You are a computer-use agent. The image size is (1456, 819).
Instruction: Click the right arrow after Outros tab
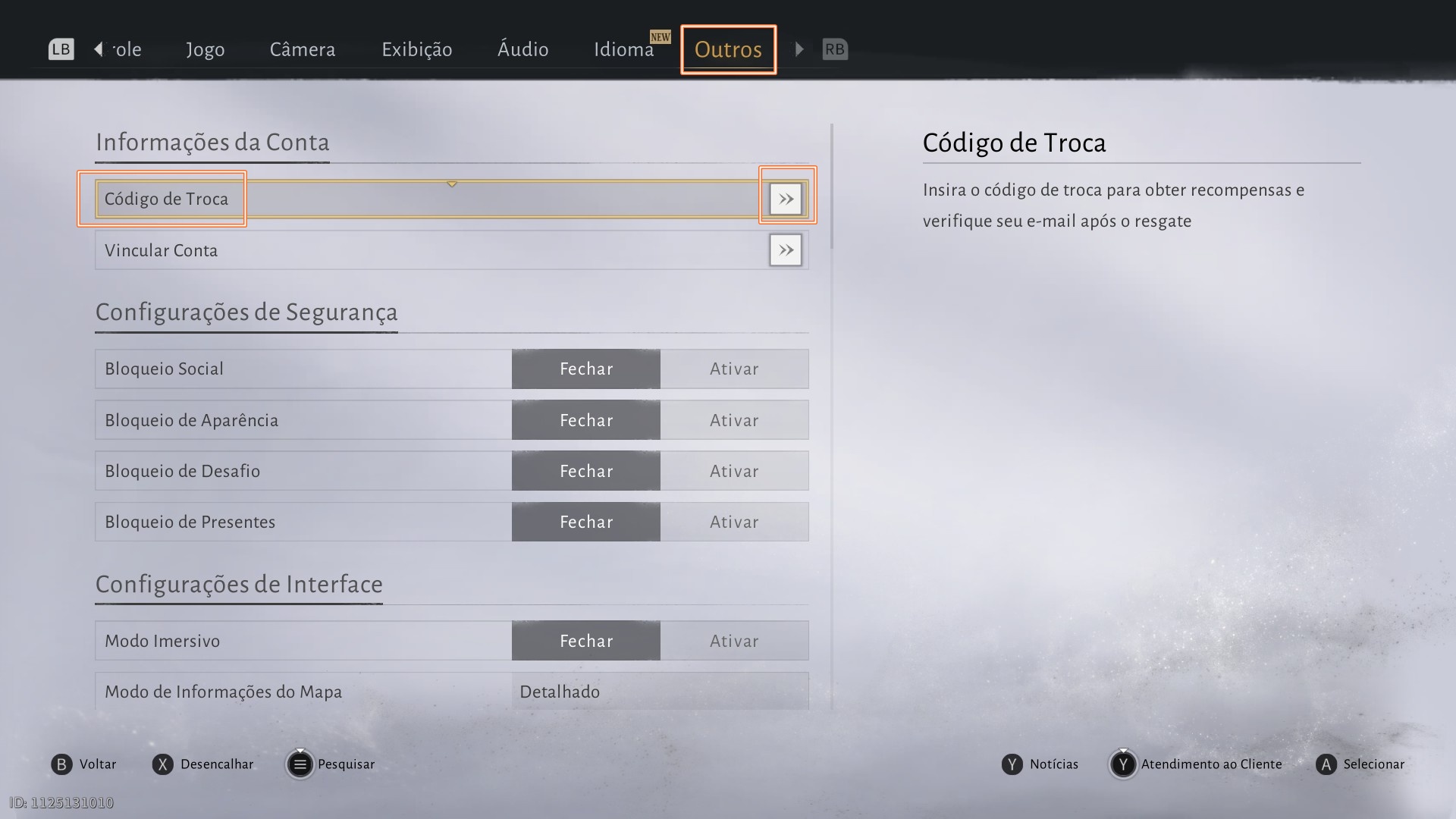[799, 49]
